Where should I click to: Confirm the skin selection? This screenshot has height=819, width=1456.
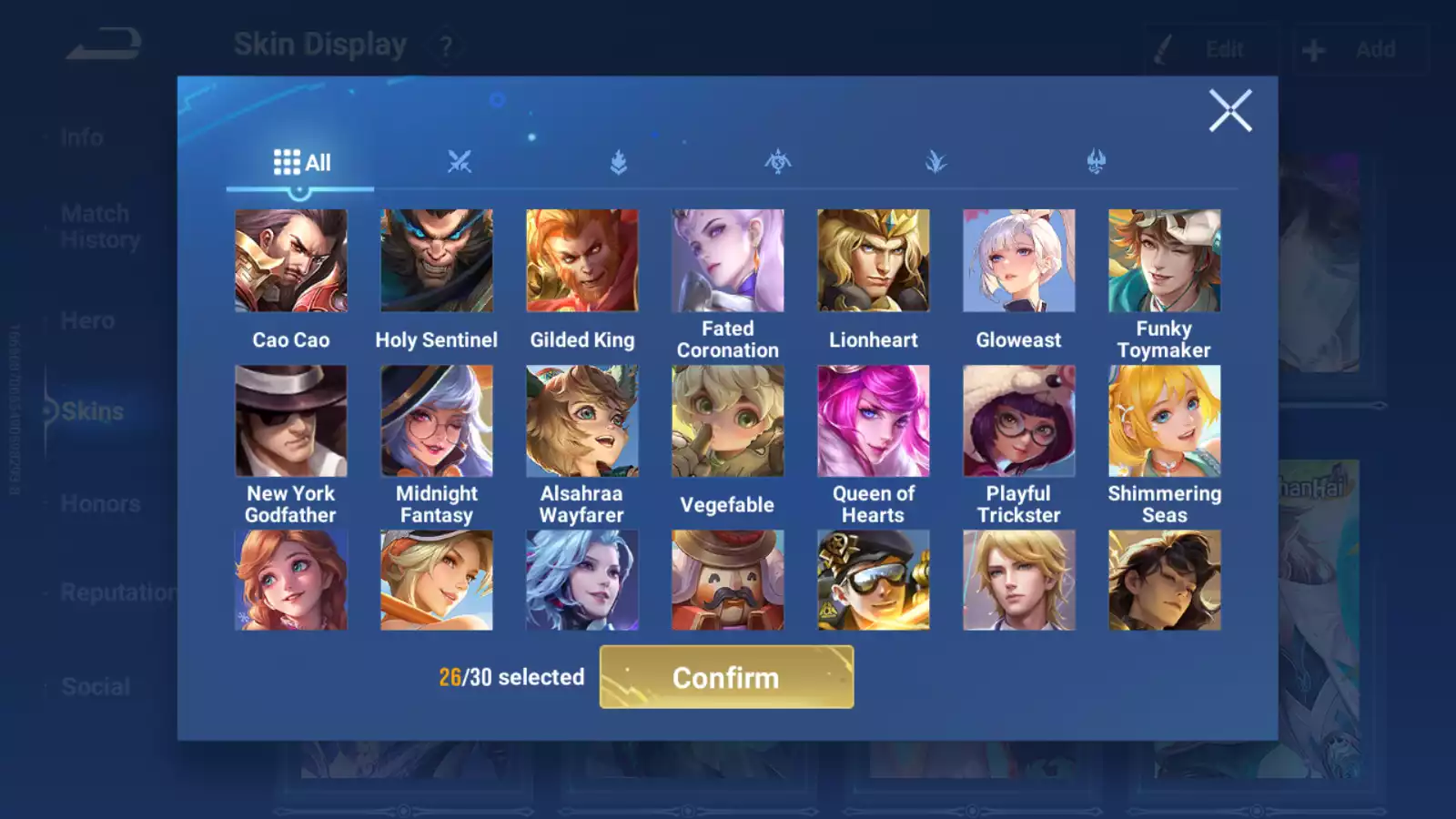726,677
